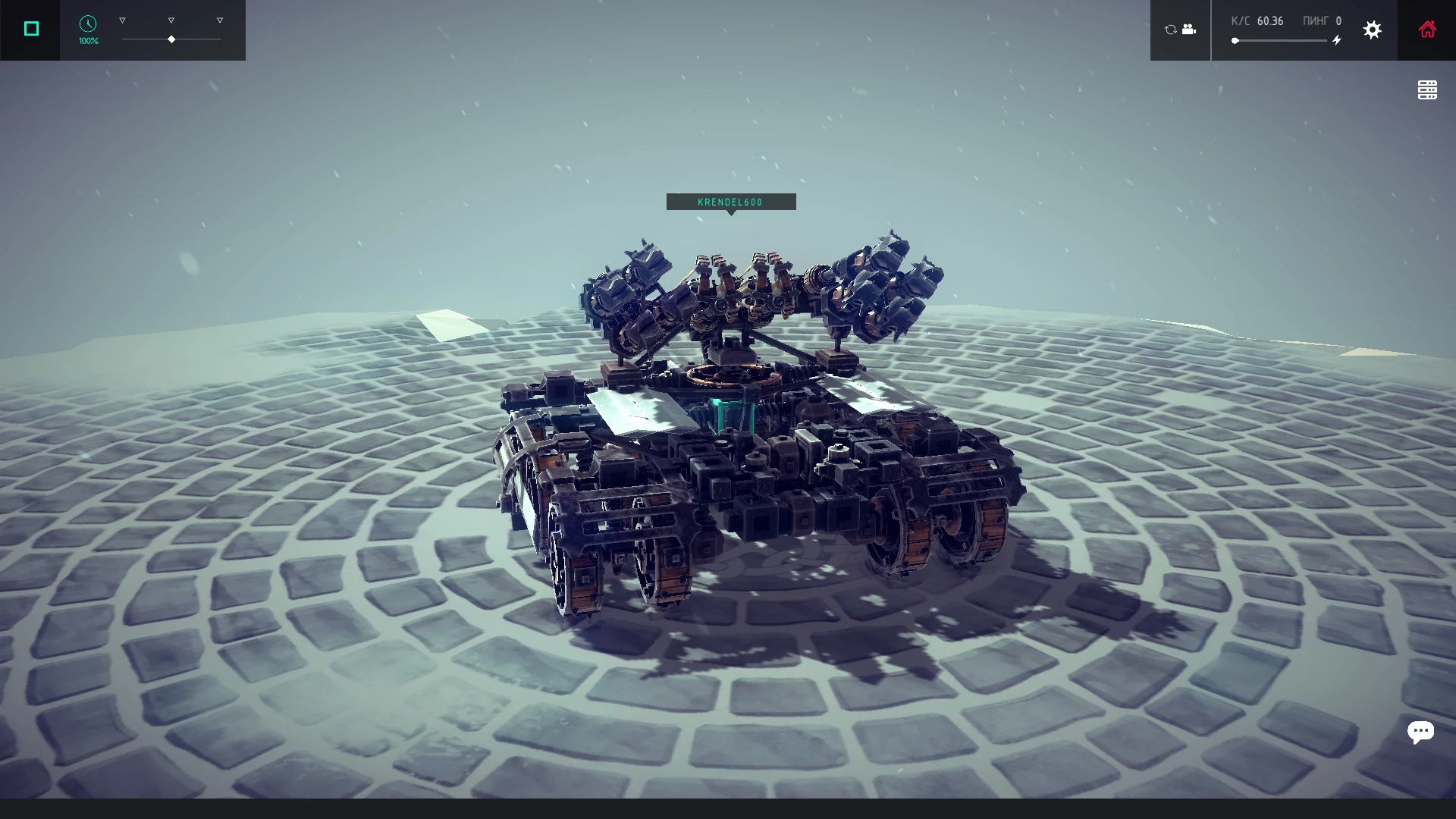
Task: Open the middle triangle dropdown above the slider
Action: 171,20
